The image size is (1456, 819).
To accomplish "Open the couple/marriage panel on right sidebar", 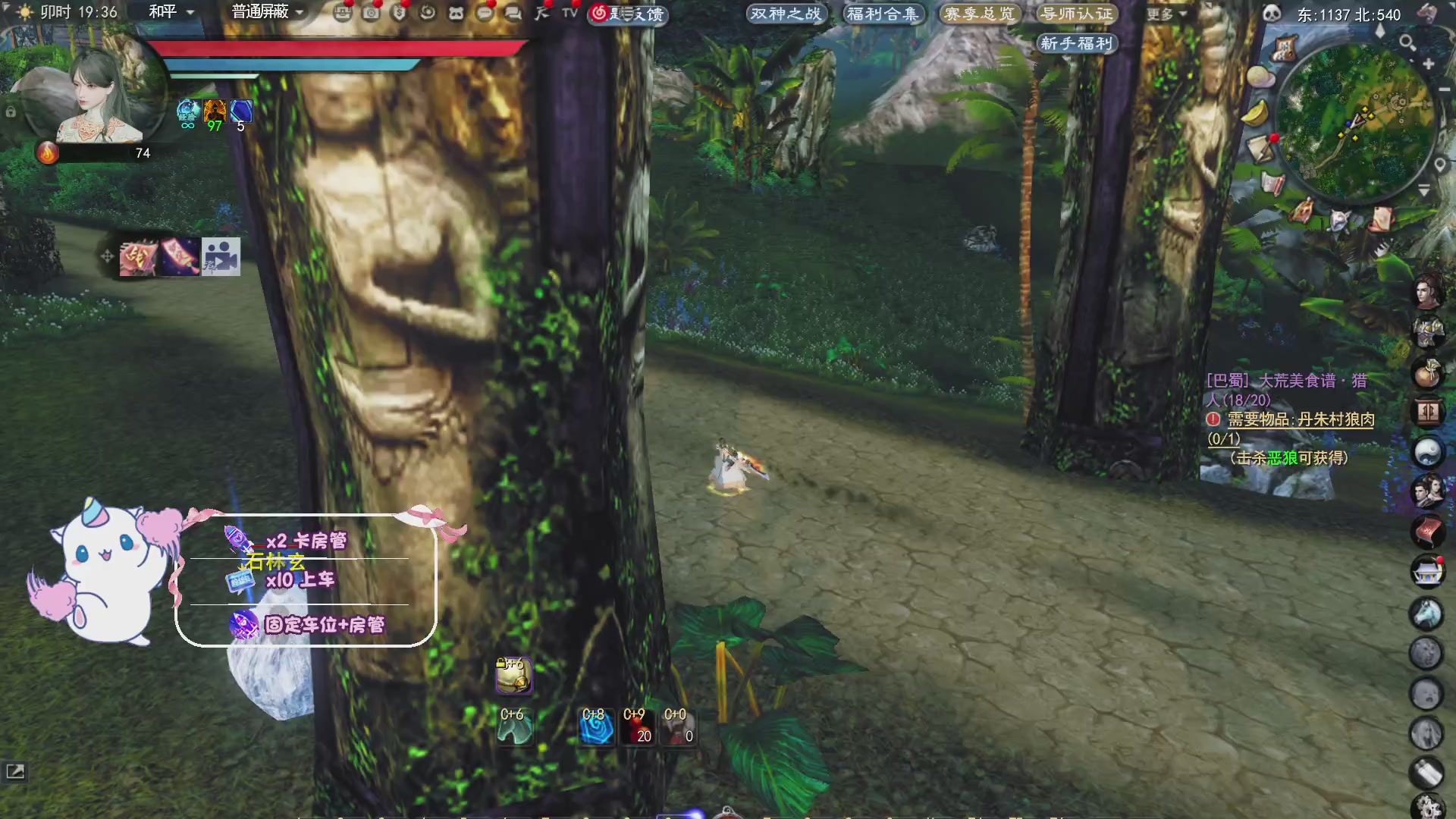I will [1429, 491].
